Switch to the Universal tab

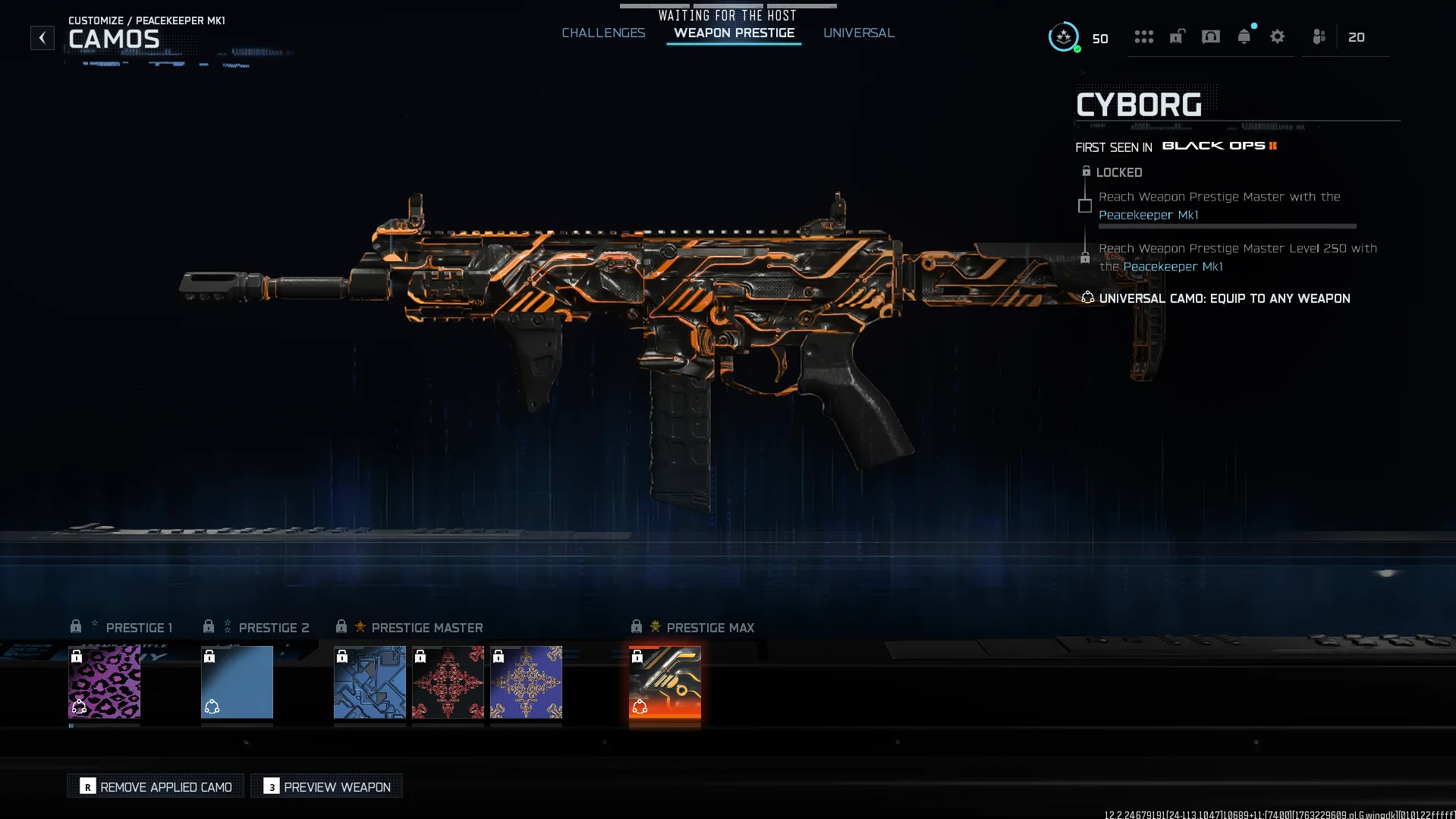tap(858, 33)
